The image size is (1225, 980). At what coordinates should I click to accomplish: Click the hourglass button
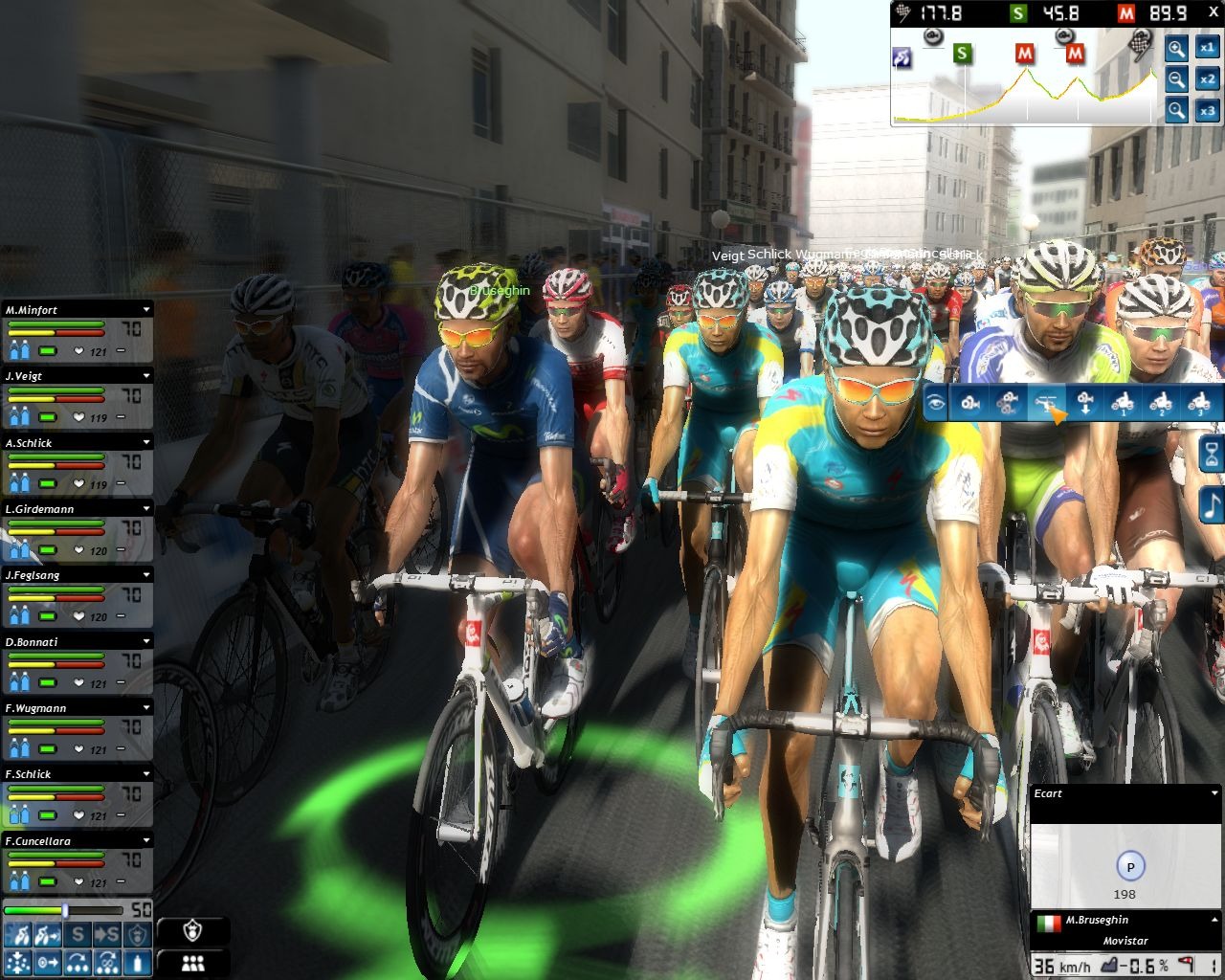(x=1212, y=456)
